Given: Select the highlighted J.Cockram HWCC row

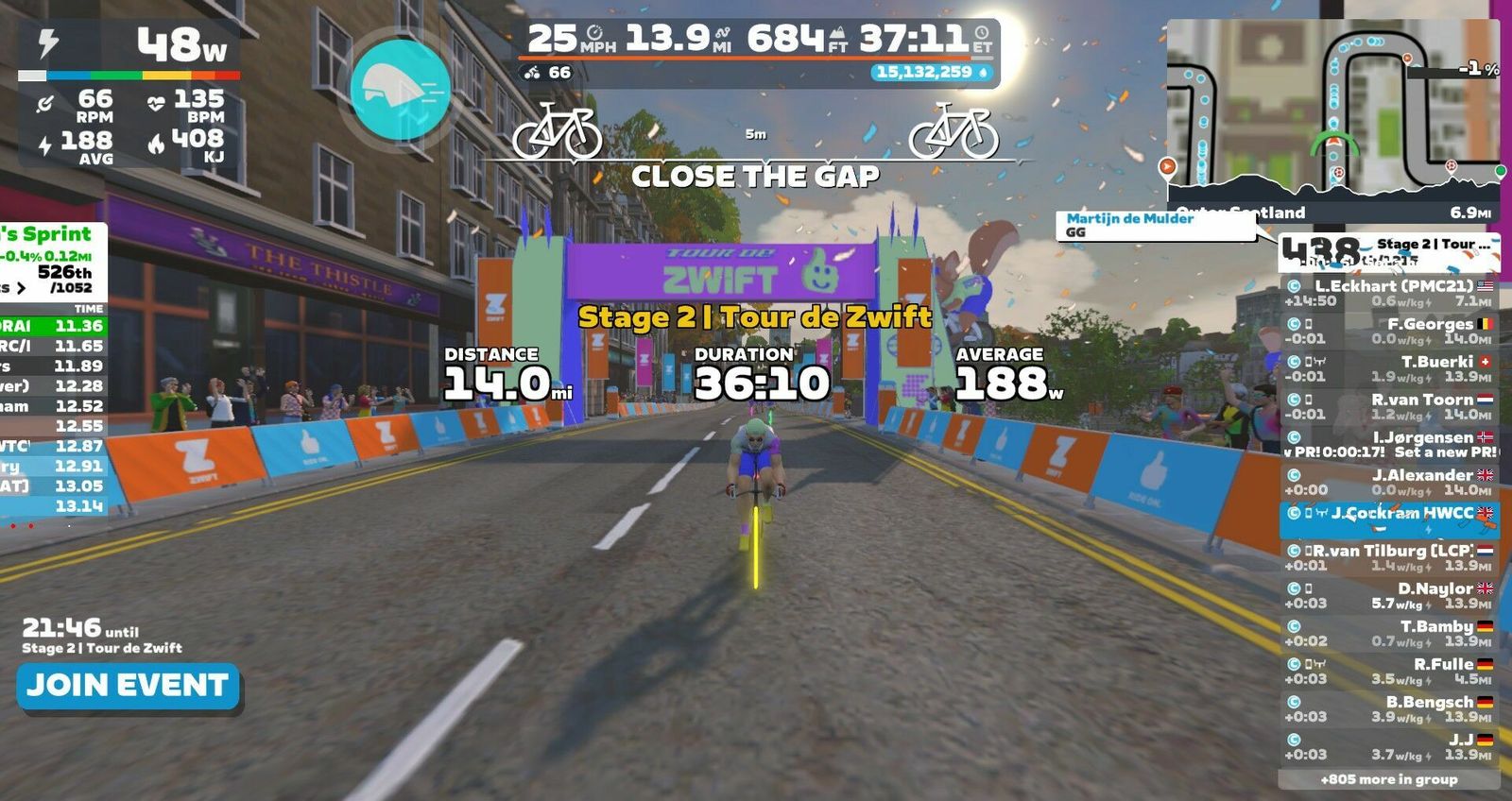Looking at the screenshot, I should [x=1389, y=520].
